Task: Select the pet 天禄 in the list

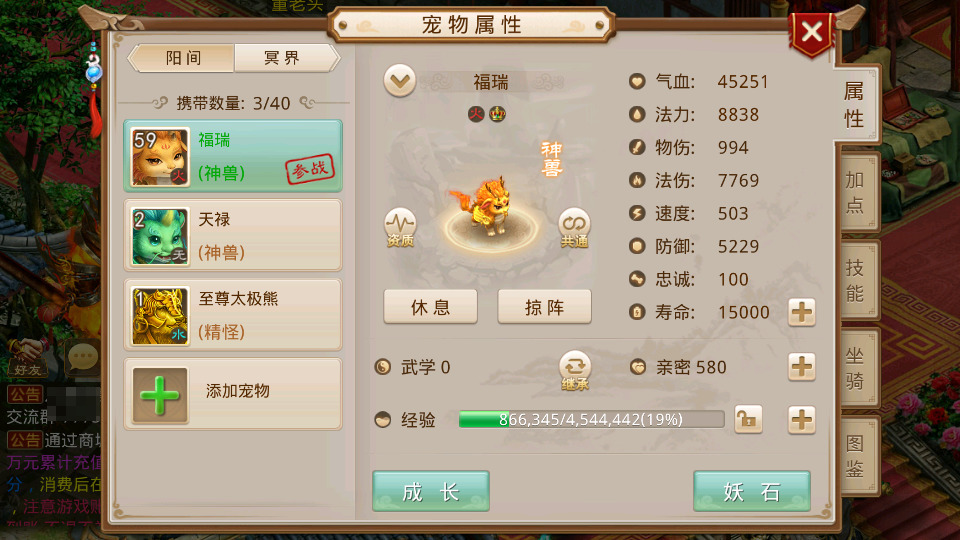Action: click(x=232, y=235)
